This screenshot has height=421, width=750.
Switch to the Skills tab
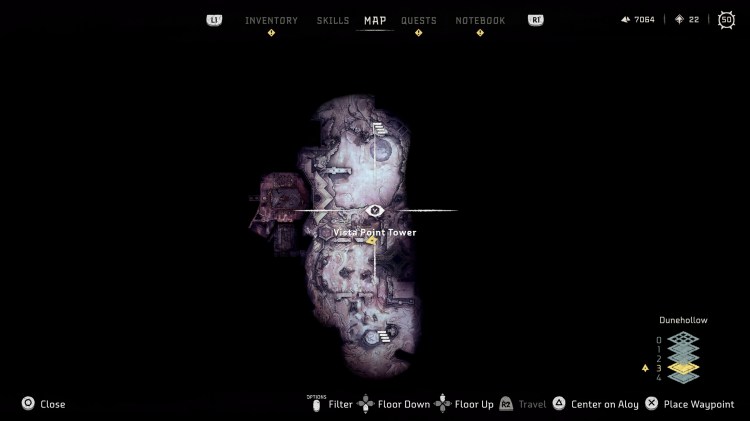tap(333, 20)
